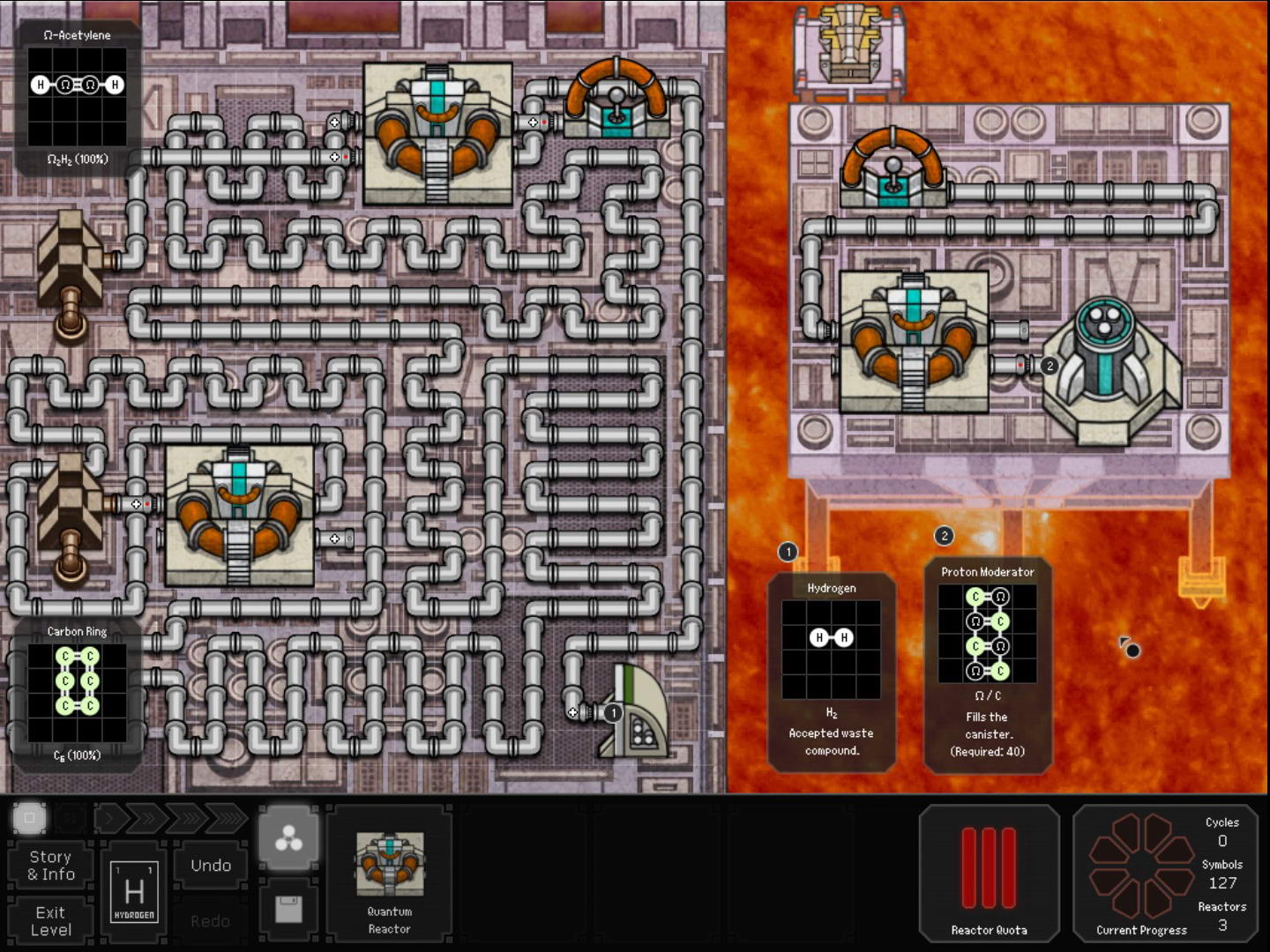Viewport: 1270px width, 952px height.
Task: Exit Level to leave the puzzle
Action: pyautogui.click(x=51, y=921)
